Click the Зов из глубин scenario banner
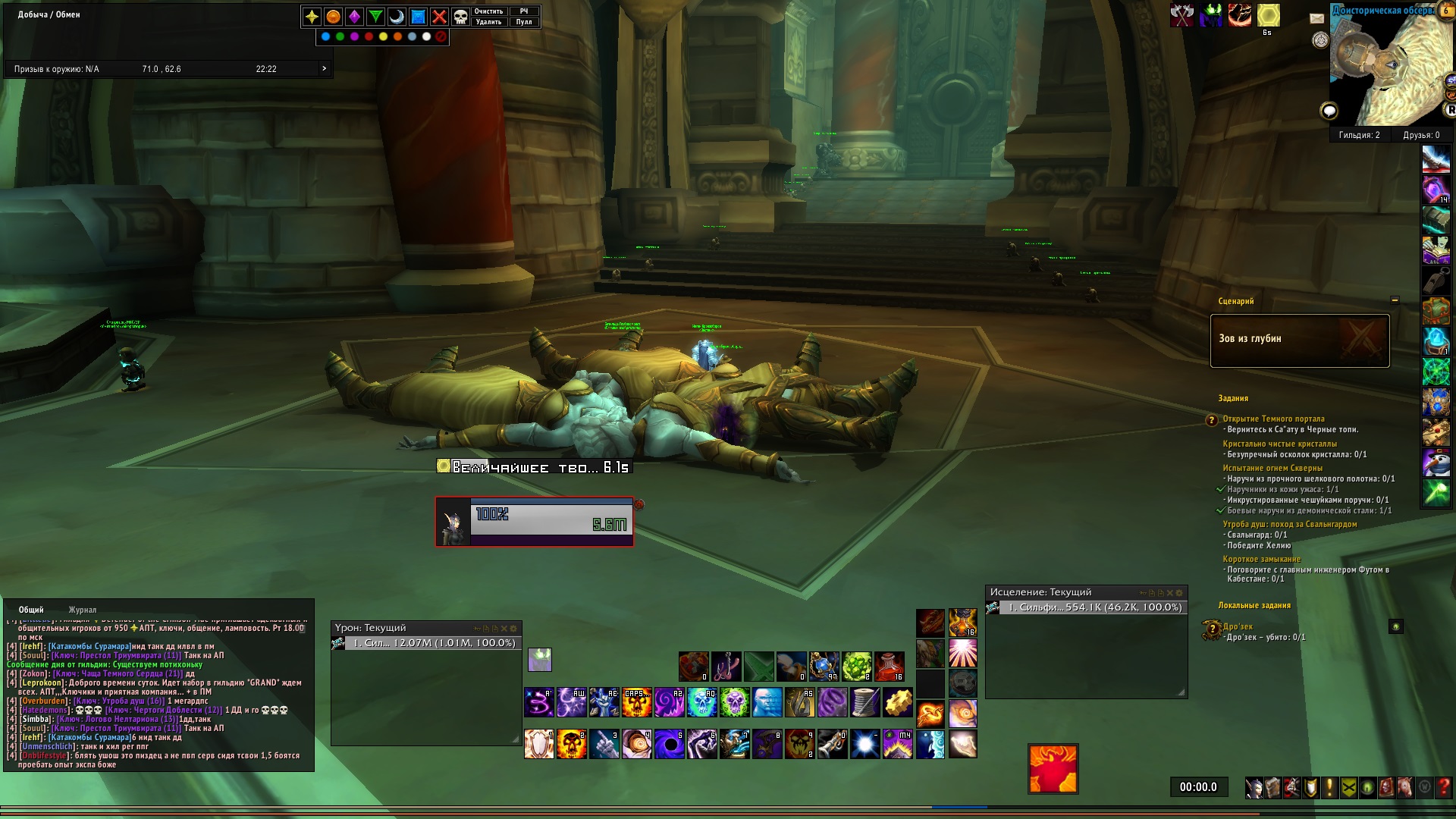Image resolution: width=1456 pixels, height=819 pixels. [1299, 340]
